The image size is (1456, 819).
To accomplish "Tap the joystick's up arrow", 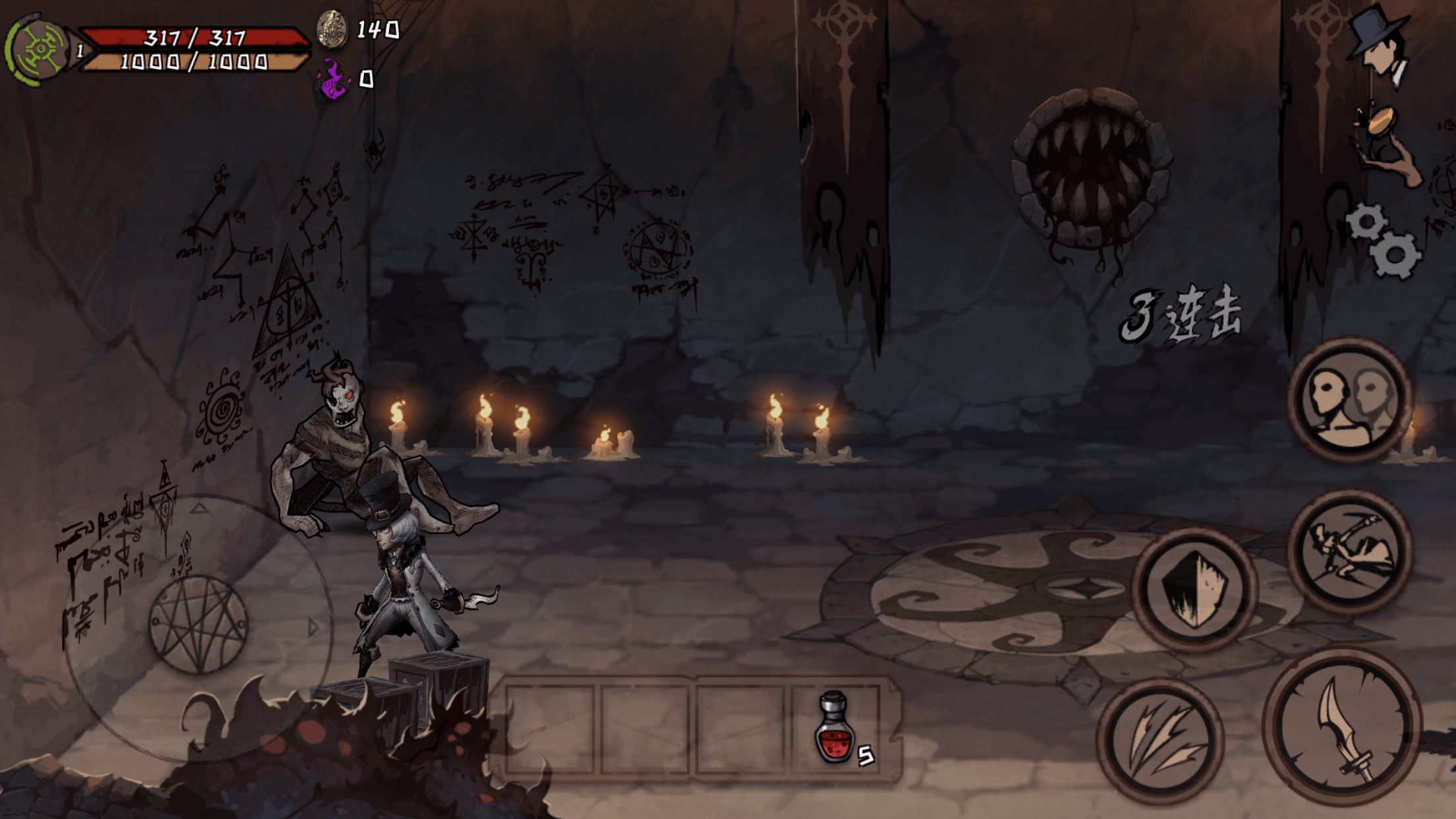I will 199,509.
